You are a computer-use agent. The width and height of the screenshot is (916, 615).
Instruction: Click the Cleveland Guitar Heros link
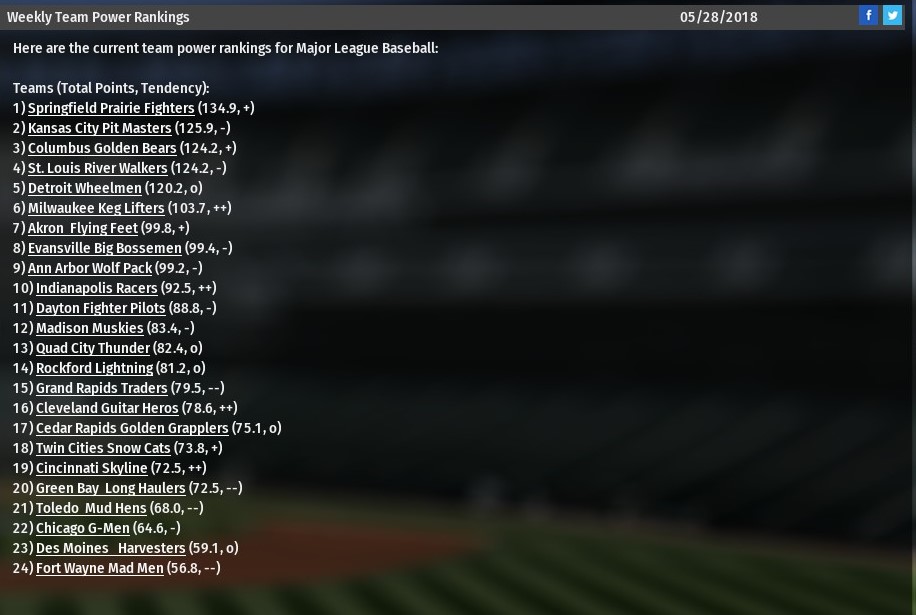coord(107,408)
